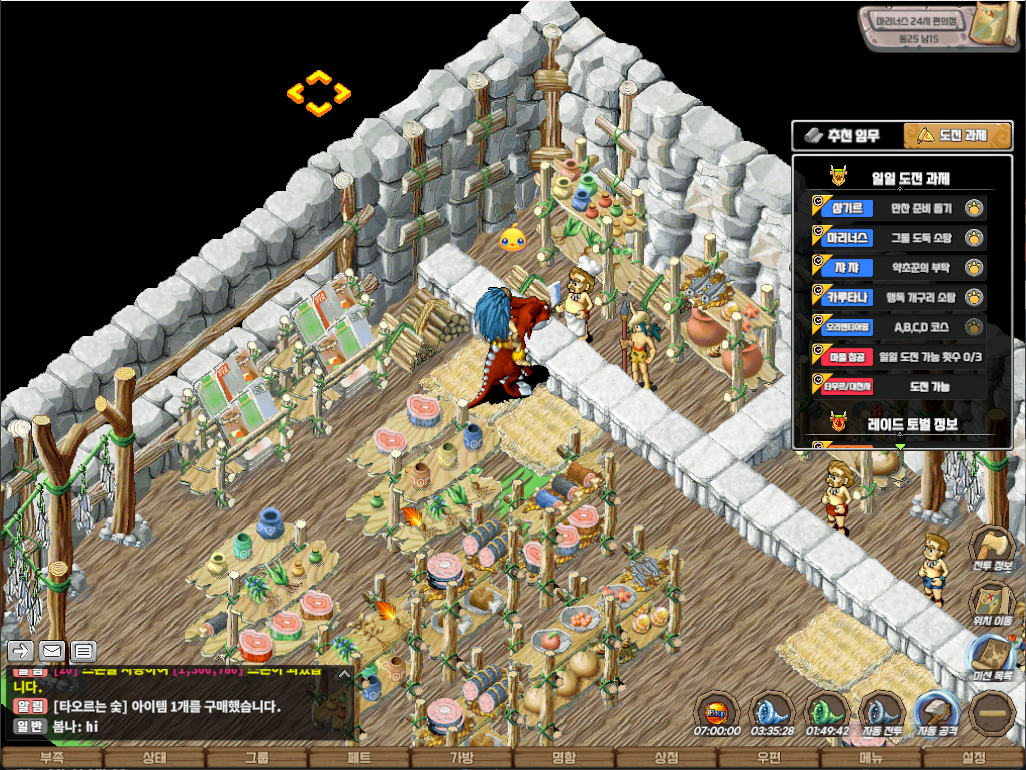The height and width of the screenshot is (770, 1026).
Task: Open the 상점 (shop) menu
Action: 666,758
